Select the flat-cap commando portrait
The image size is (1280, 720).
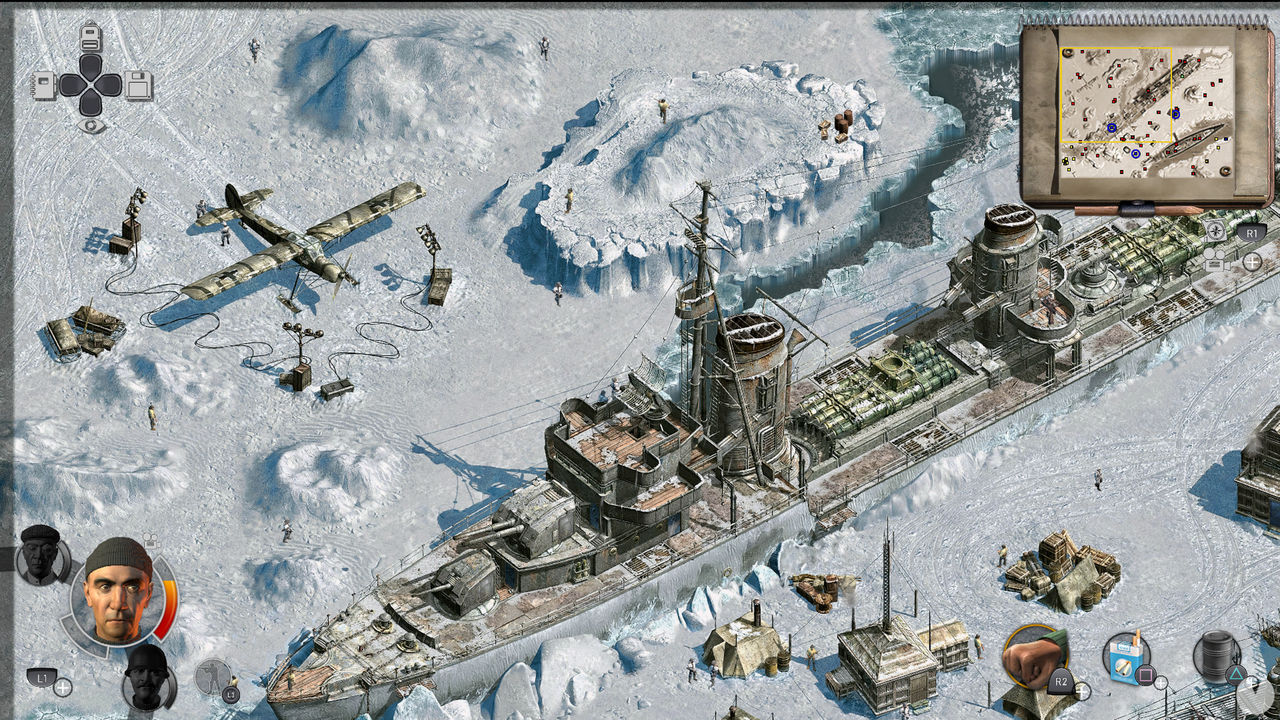(x=40, y=558)
